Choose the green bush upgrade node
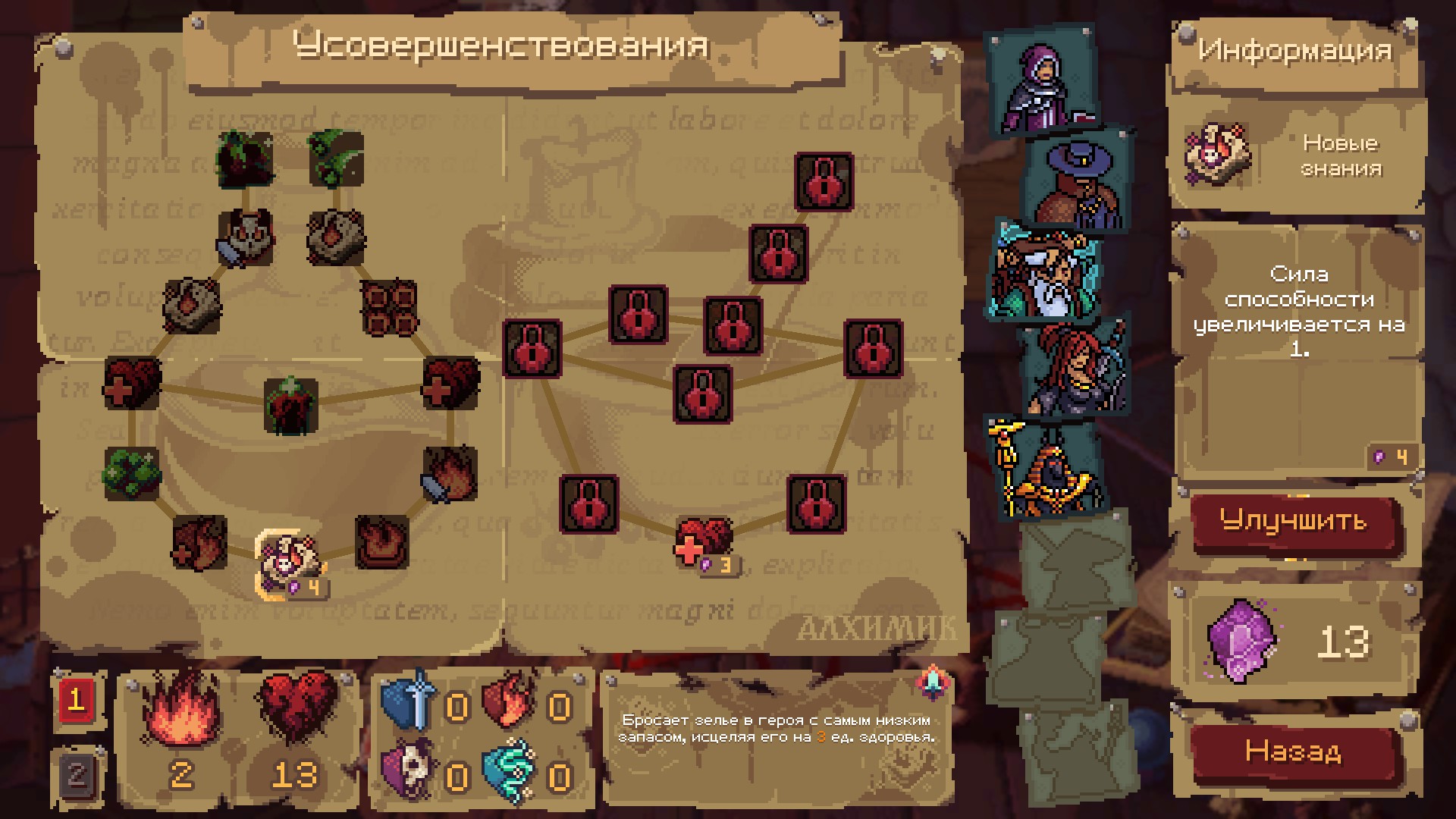Screen dimensions: 1456x819 131,472
